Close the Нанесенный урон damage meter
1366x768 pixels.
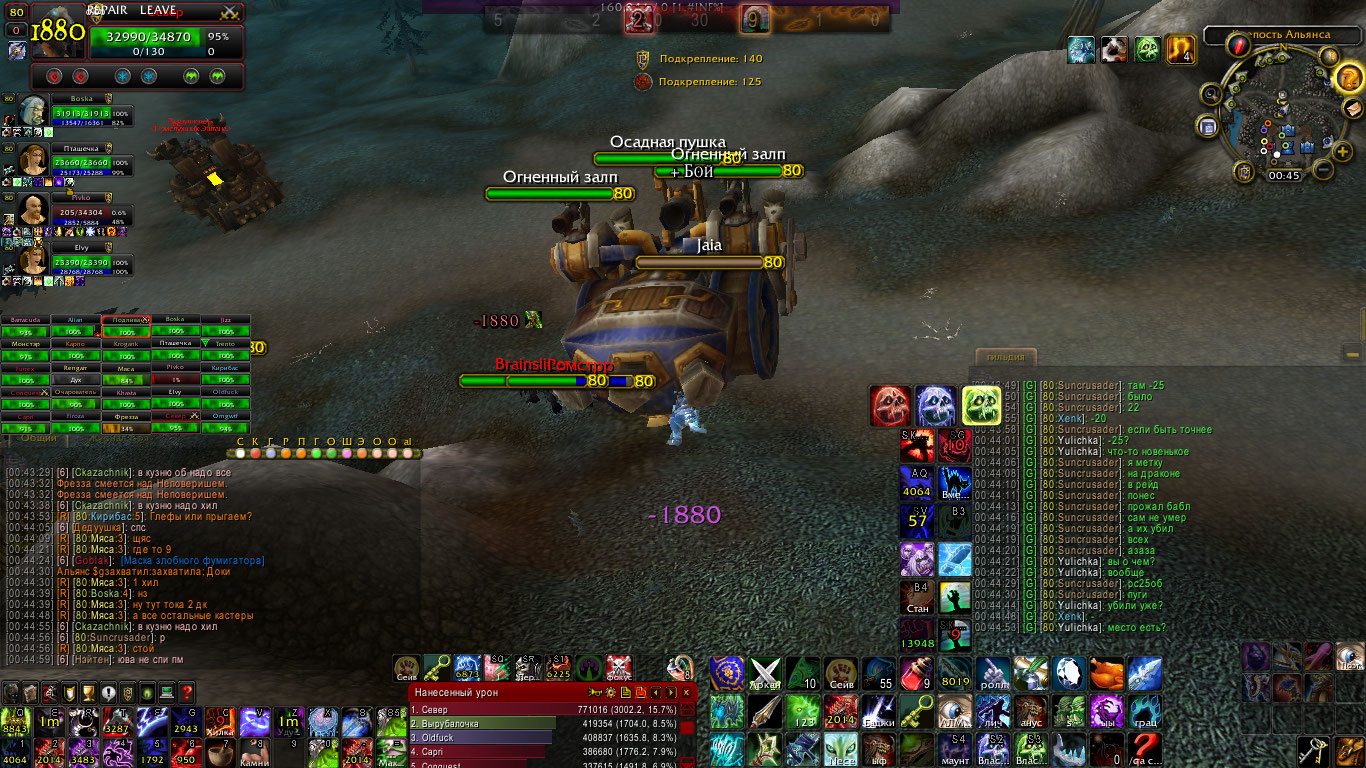click(x=686, y=692)
